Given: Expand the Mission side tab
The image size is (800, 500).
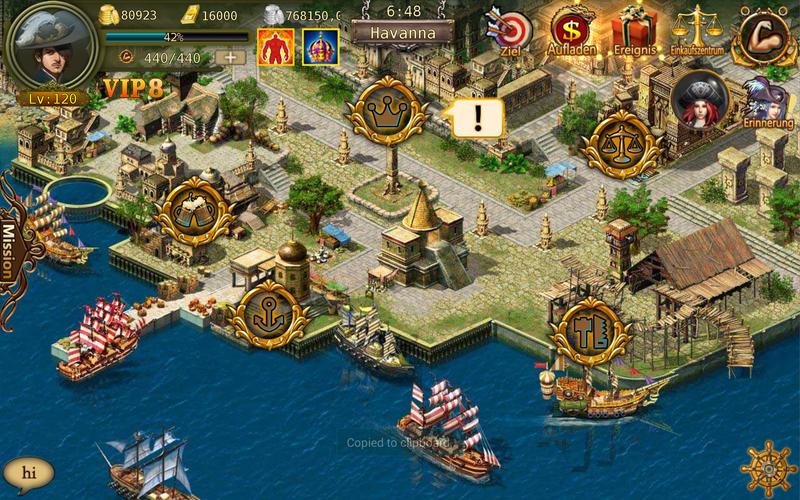Looking at the screenshot, I should 12,250.
